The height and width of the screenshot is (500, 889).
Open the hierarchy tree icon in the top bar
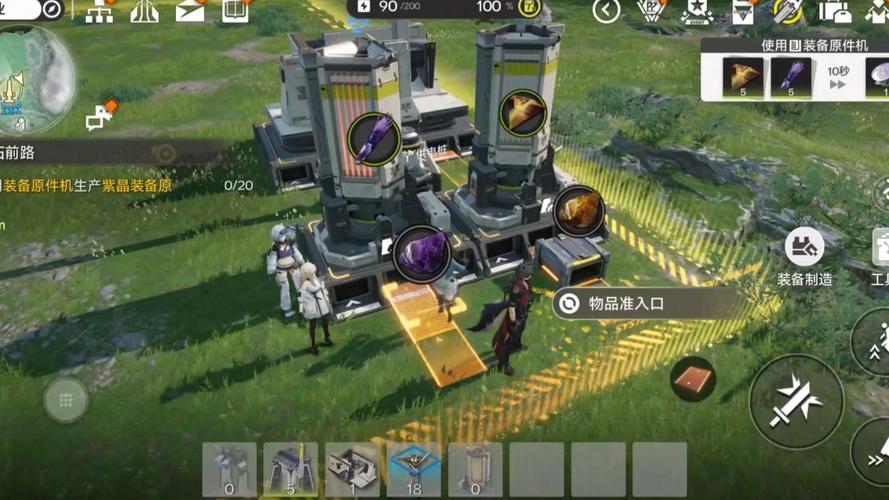pyautogui.click(x=99, y=11)
